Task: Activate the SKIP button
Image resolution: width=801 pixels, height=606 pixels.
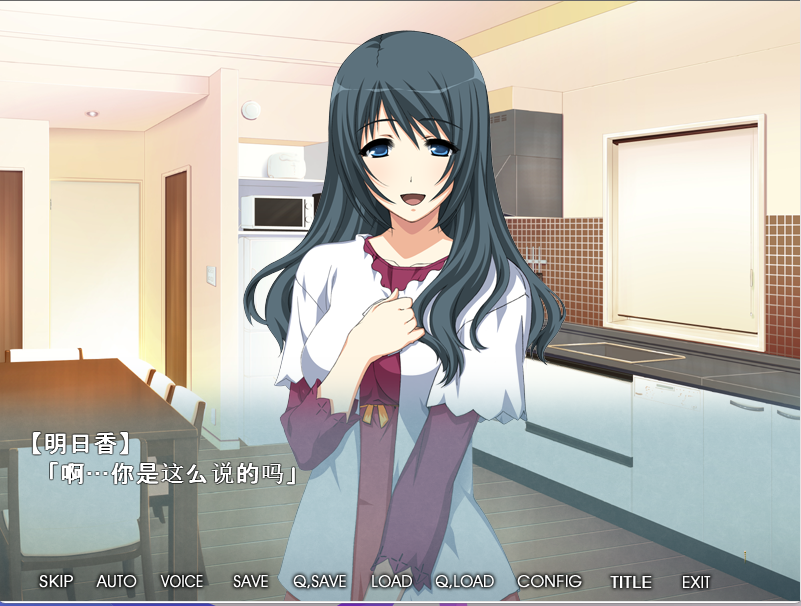Action: pos(56,581)
